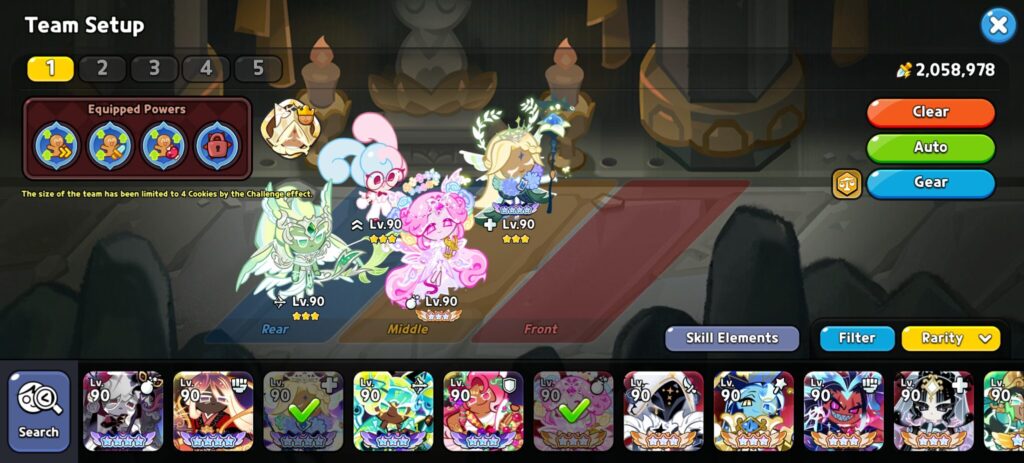Choose the sword power icon

click(110, 145)
